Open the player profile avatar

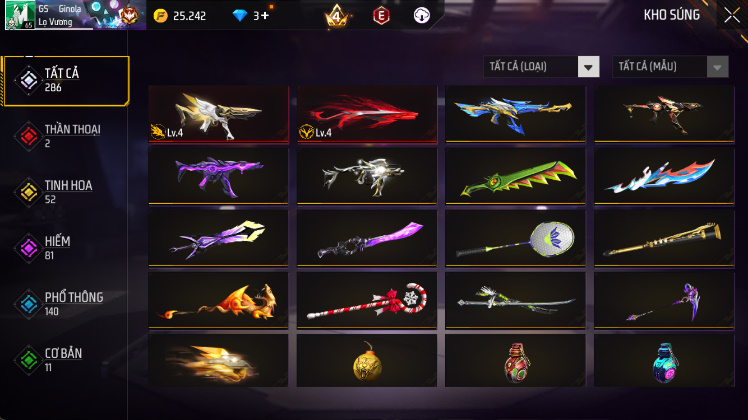coord(19,15)
